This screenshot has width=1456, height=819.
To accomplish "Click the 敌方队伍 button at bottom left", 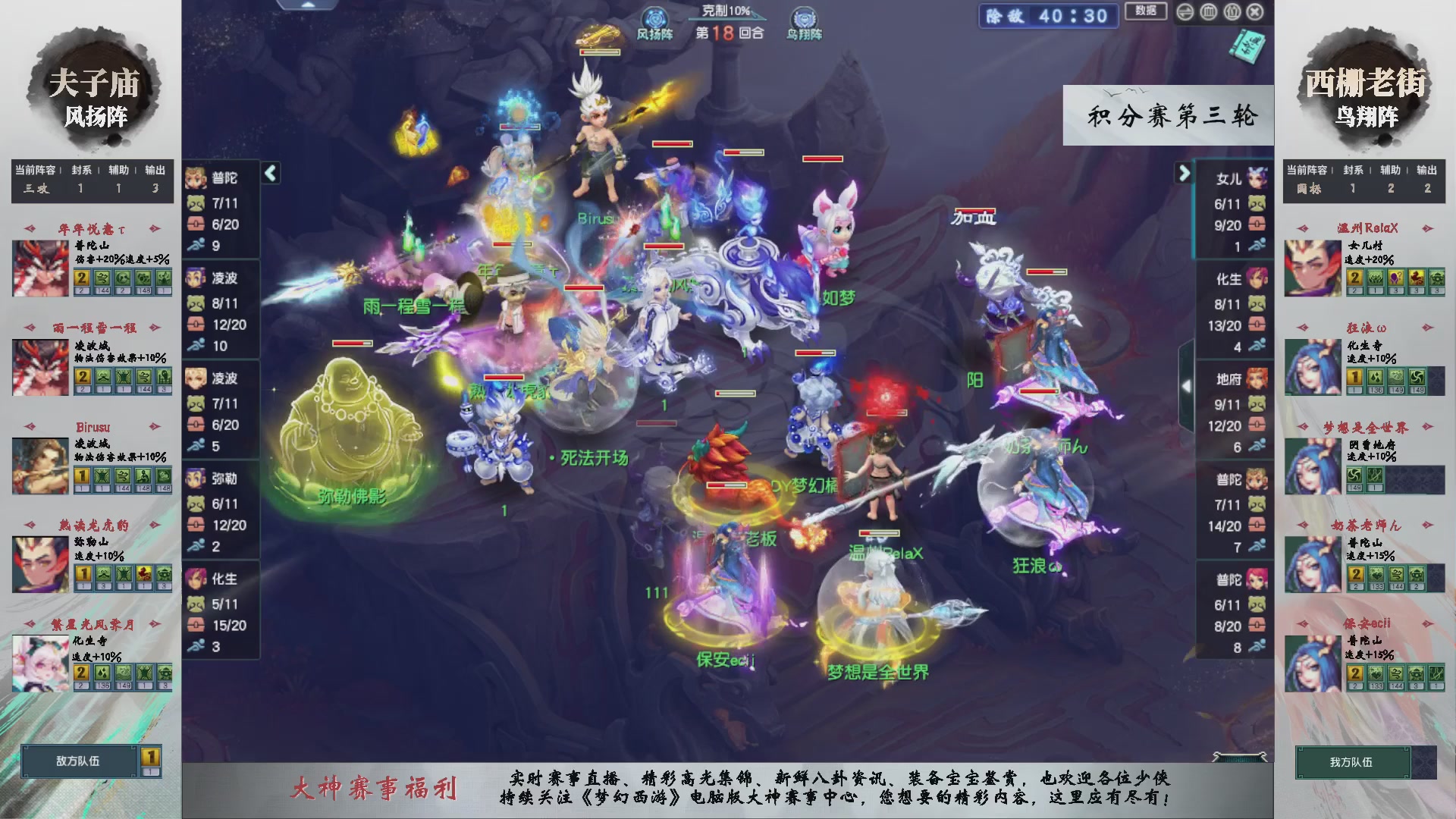I will click(78, 762).
